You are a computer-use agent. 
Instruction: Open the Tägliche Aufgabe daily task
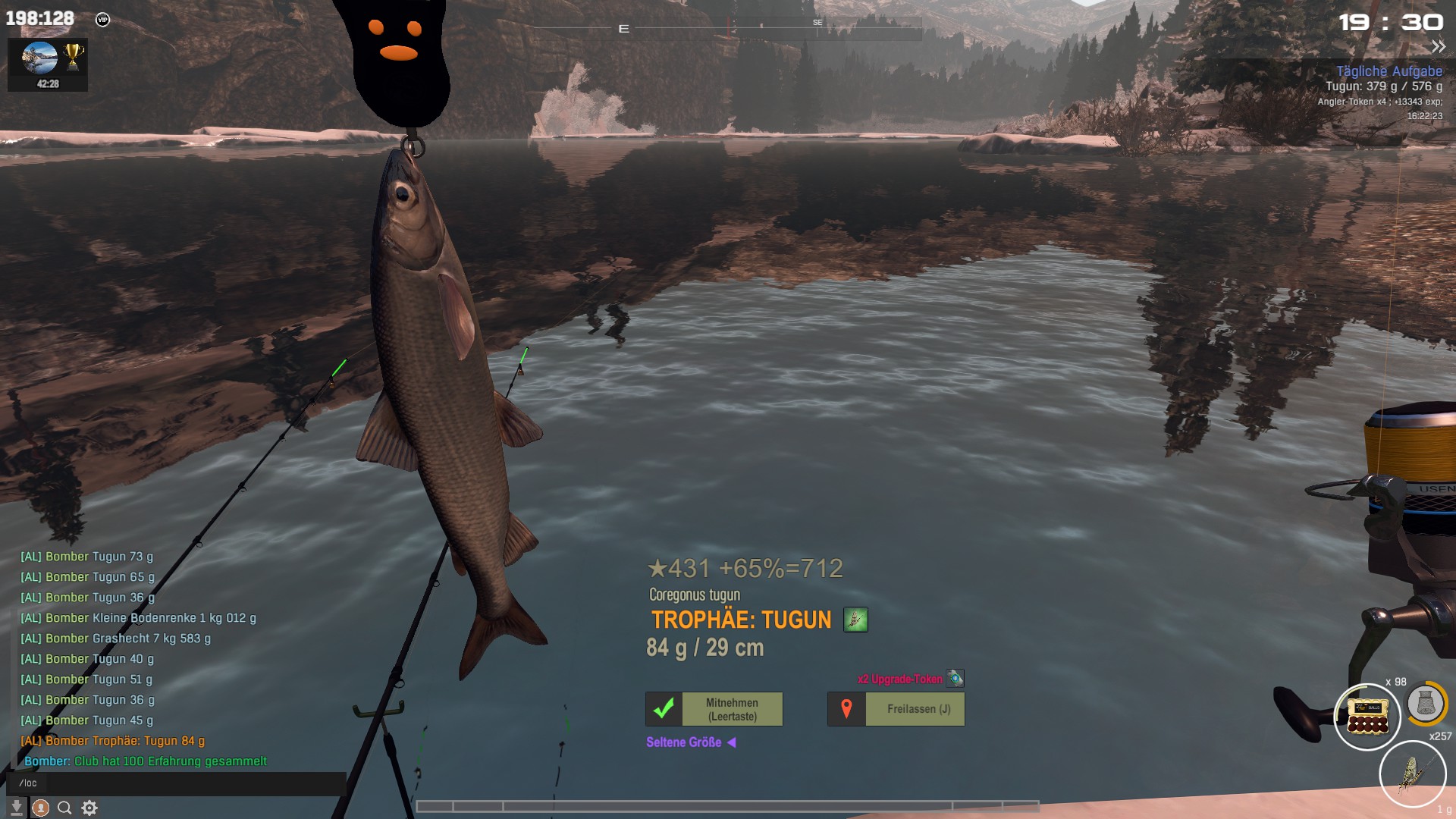point(1389,71)
